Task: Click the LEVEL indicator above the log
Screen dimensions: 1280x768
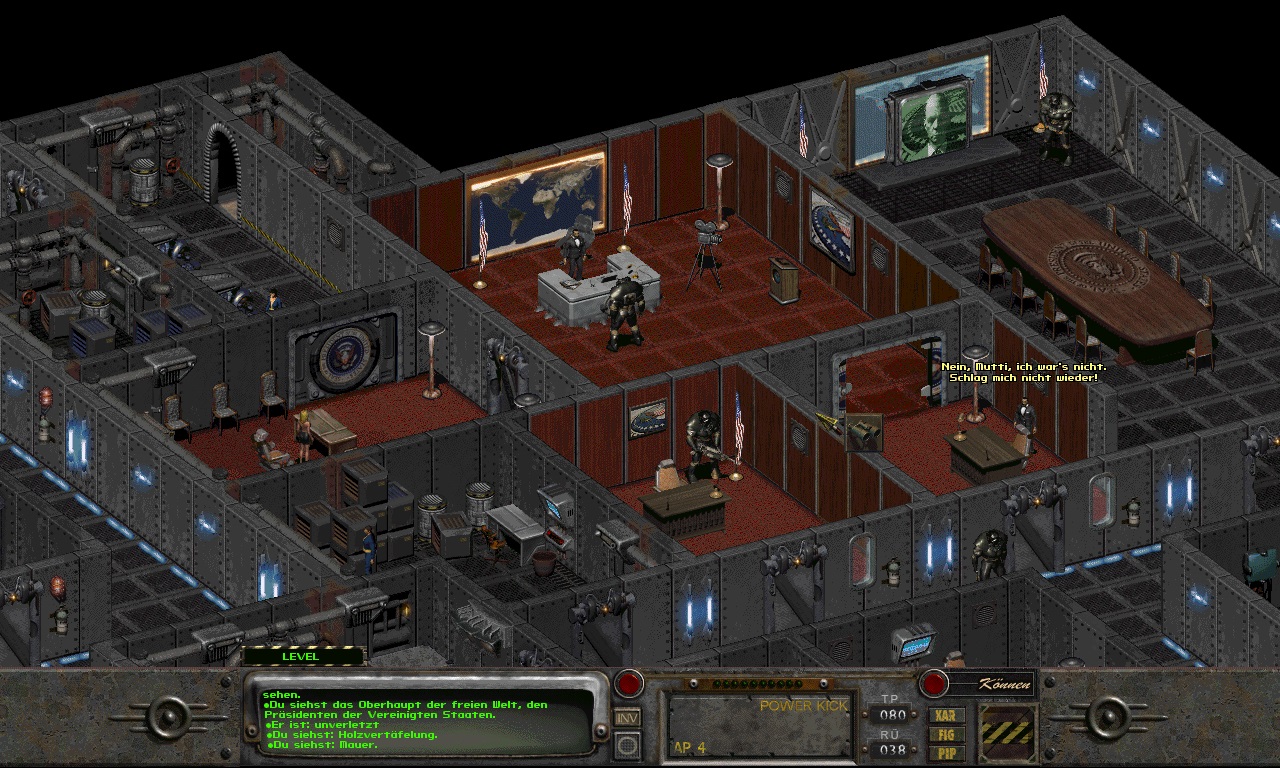Action: [x=301, y=656]
